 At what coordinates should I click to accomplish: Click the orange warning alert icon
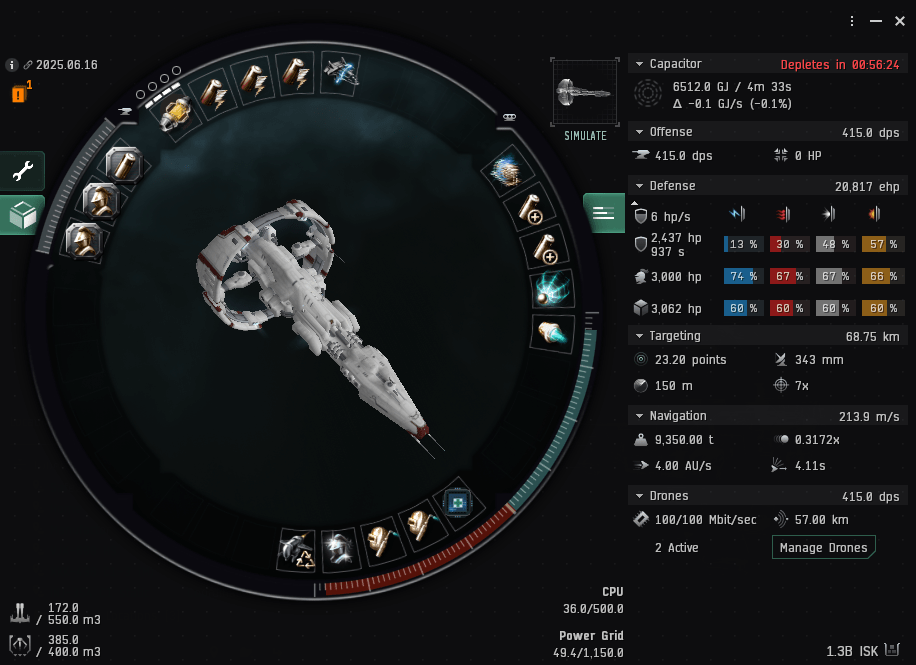(19, 95)
